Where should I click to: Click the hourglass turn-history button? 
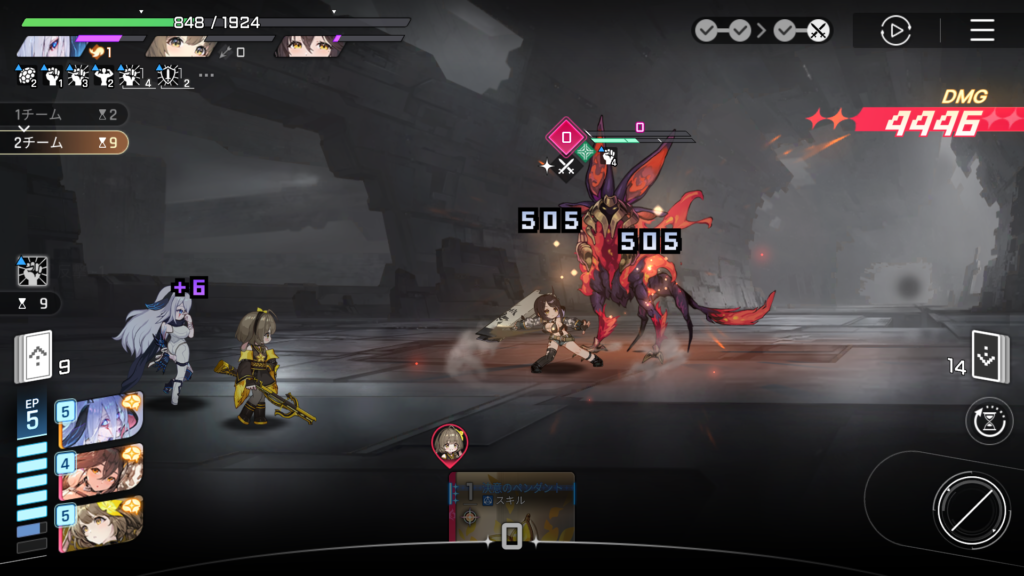[989, 421]
